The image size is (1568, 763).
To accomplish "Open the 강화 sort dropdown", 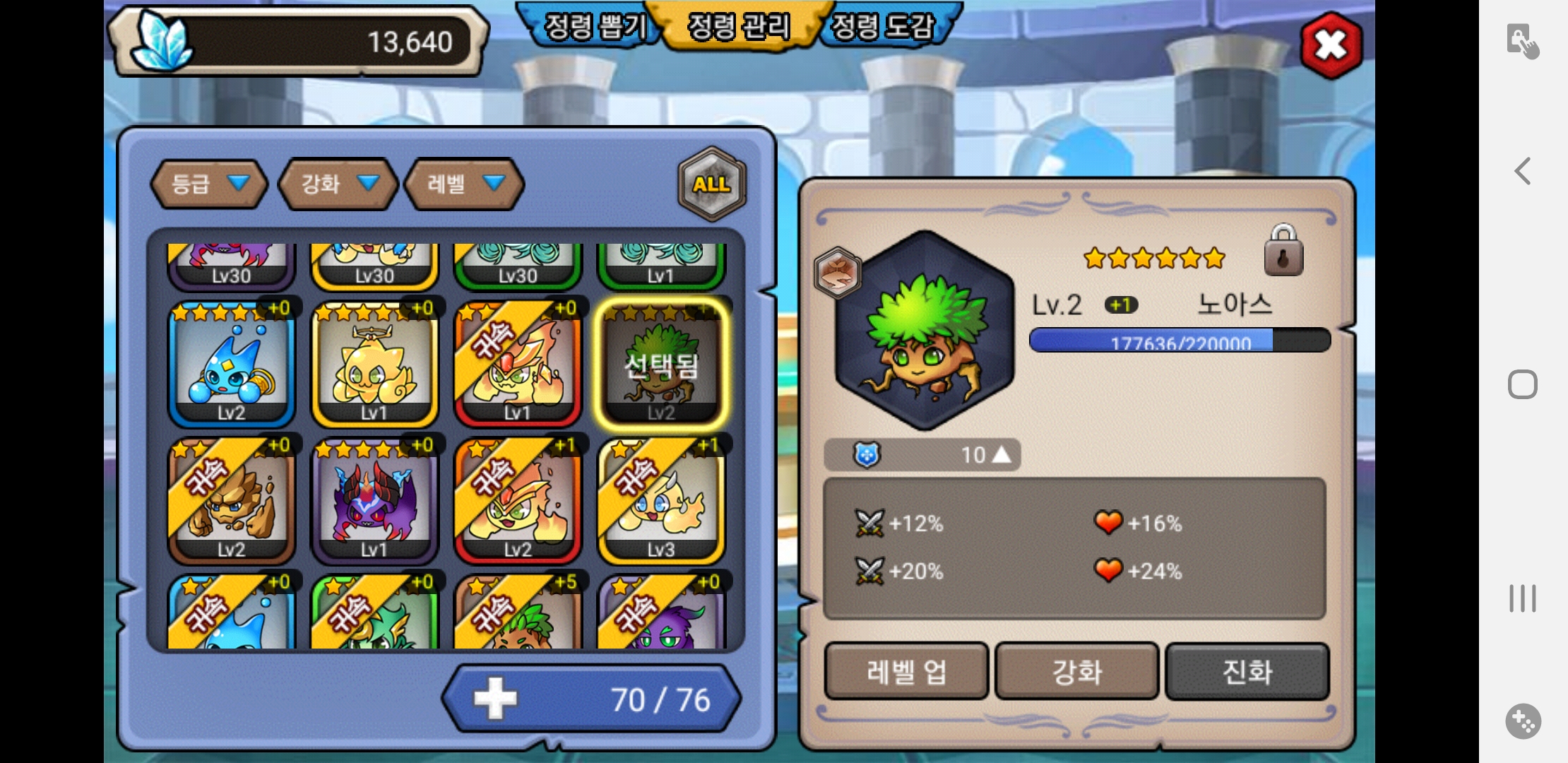I will [338, 184].
